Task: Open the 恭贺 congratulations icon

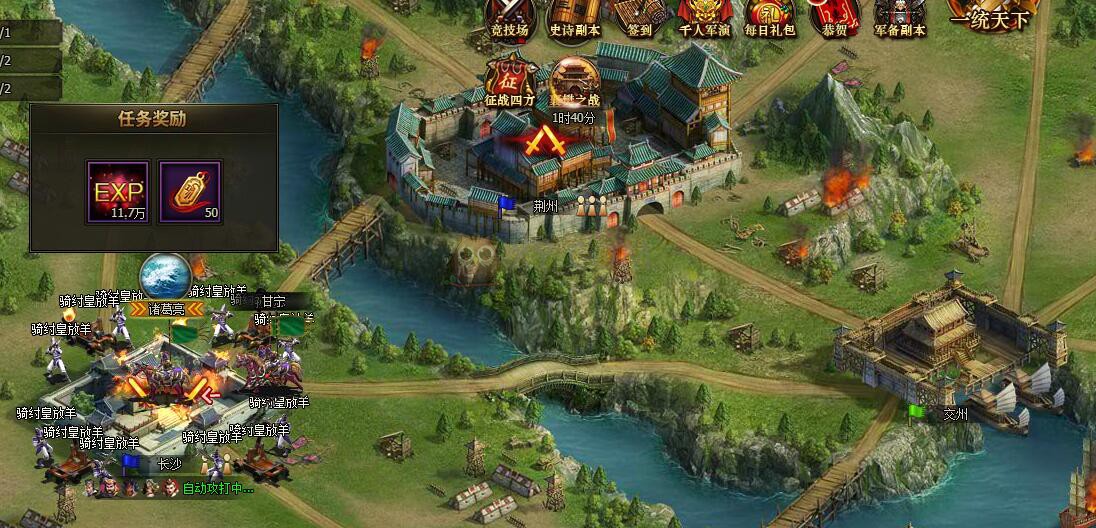Action: (834, 17)
